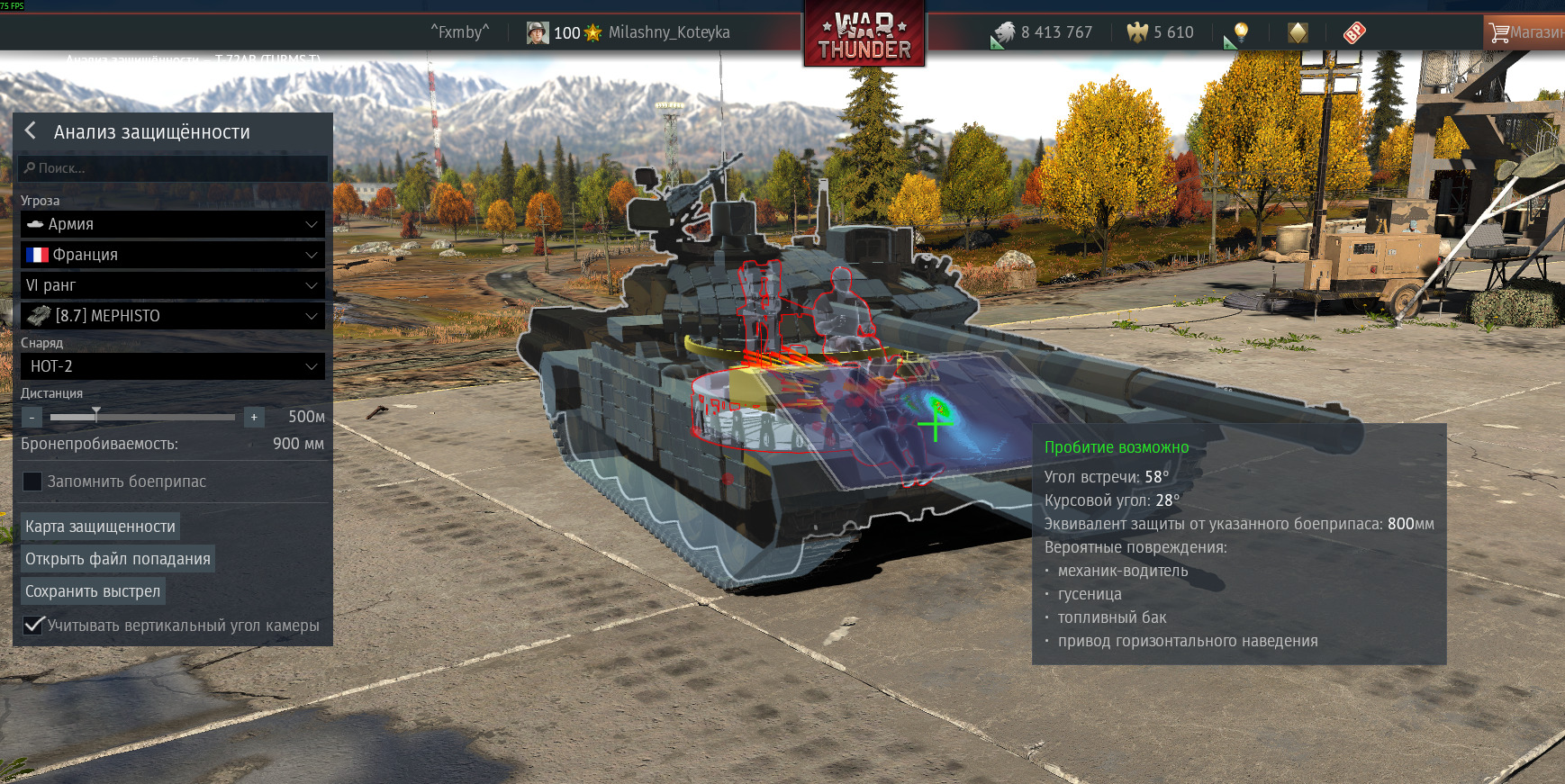
Task: Click the Silver Lions balance
Action: coord(1045,33)
